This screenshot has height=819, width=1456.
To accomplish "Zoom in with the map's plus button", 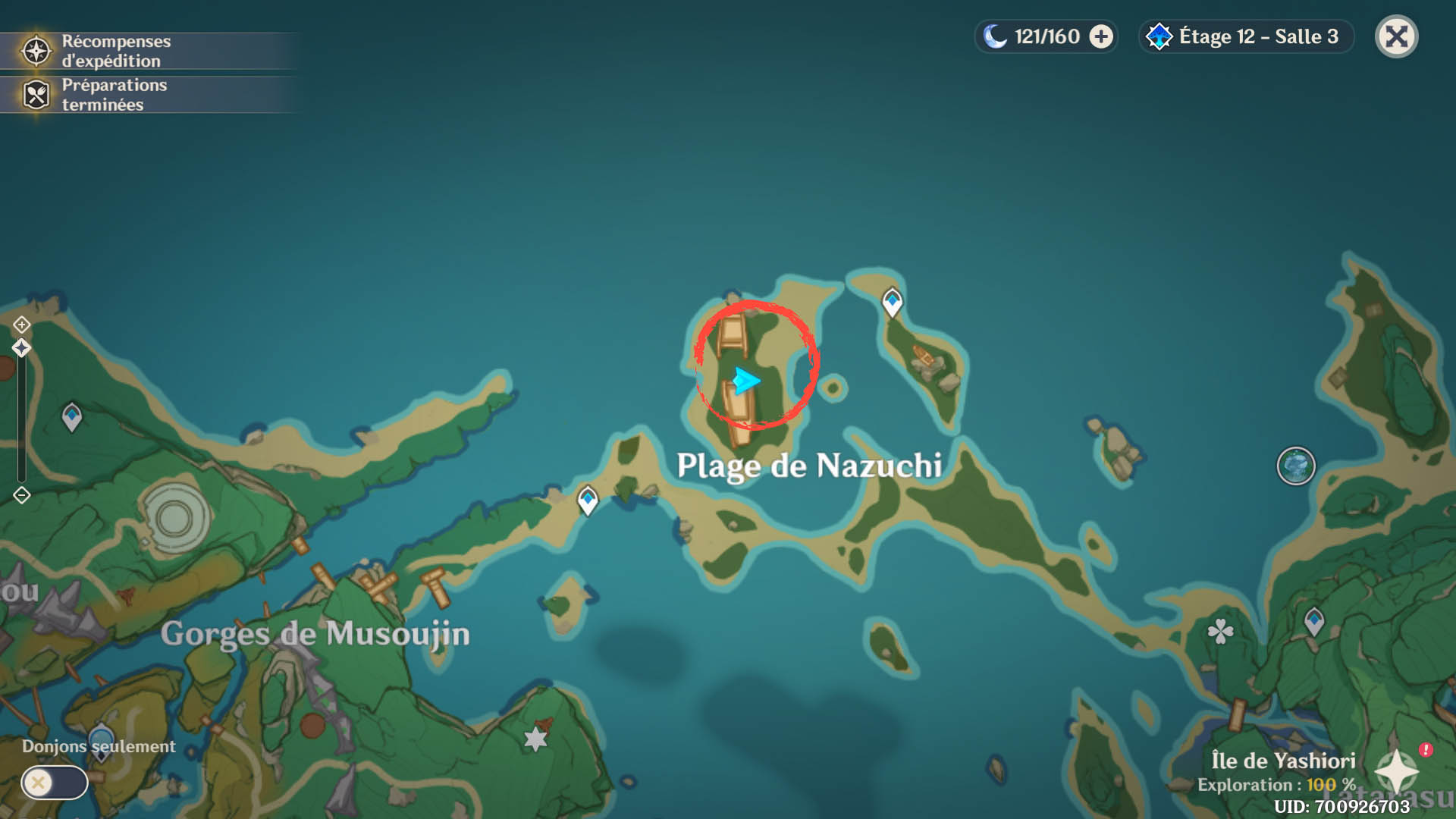I will [x=21, y=325].
